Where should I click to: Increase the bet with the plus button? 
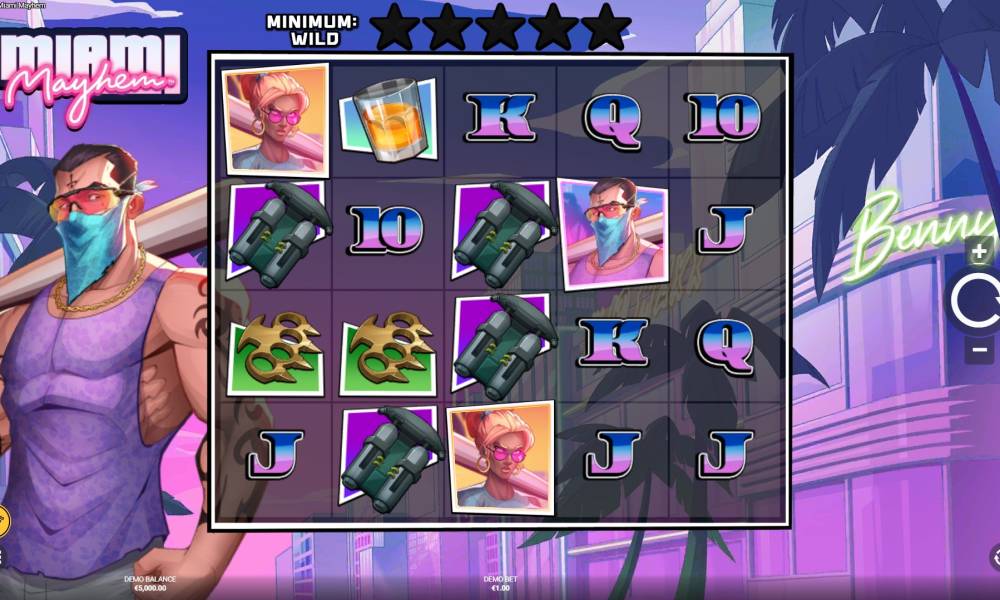coord(980,251)
